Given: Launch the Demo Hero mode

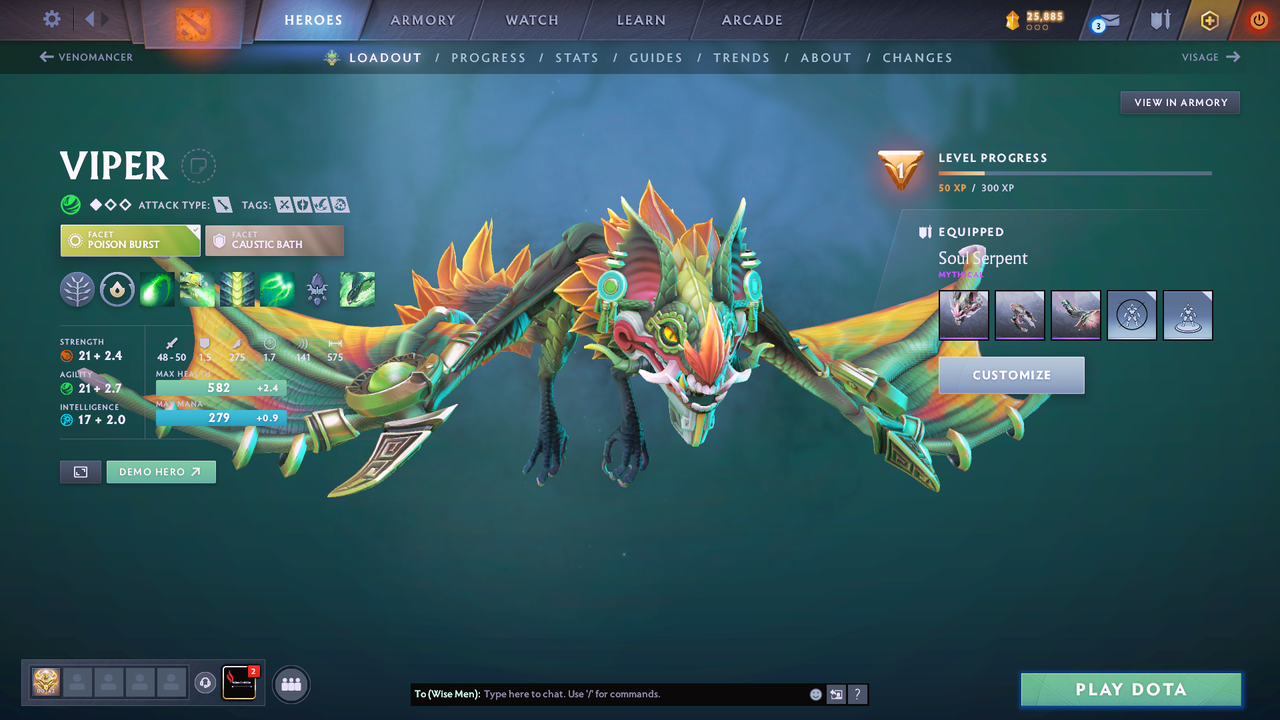Looking at the screenshot, I should (x=160, y=472).
